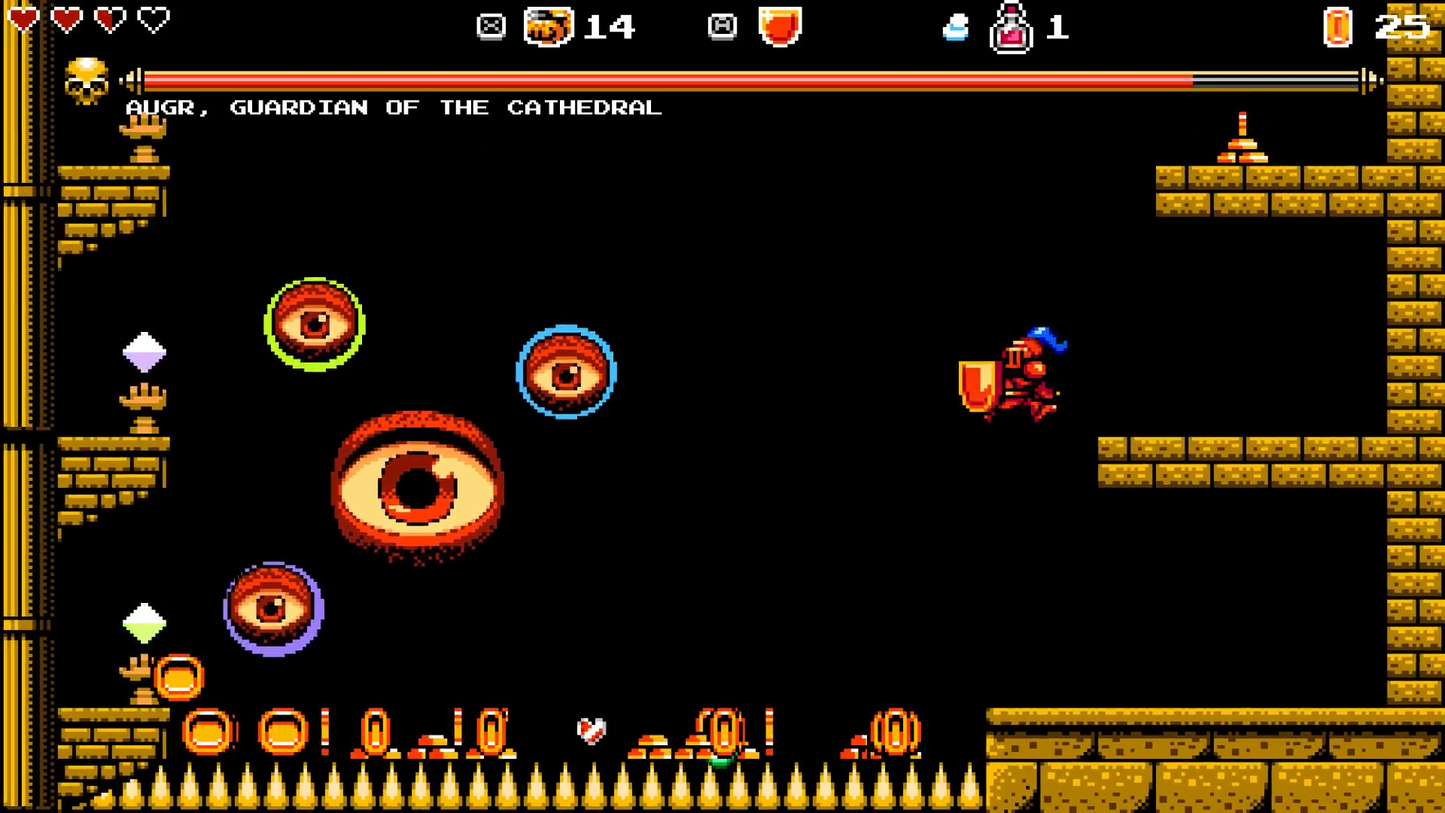The image size is (1445, 813).
Task: Click the orange coin currency icon
Action: coord(1338,27)
